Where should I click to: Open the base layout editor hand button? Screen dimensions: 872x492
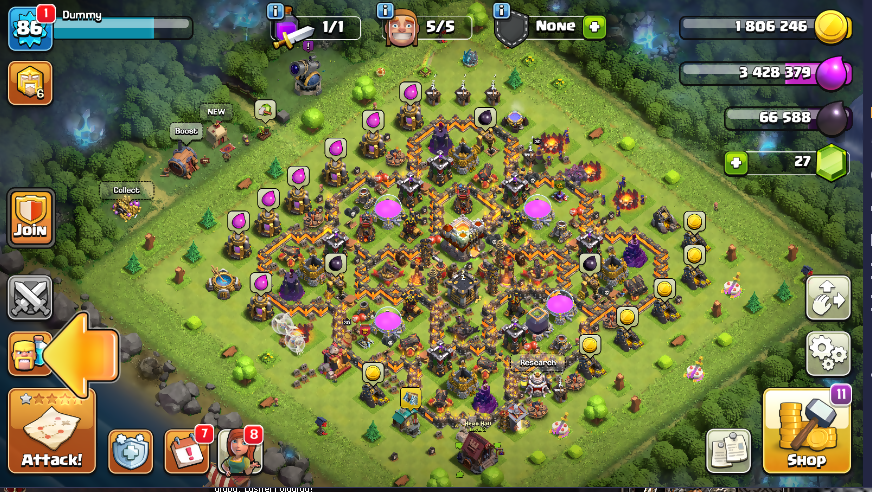[x=828, y=298]
